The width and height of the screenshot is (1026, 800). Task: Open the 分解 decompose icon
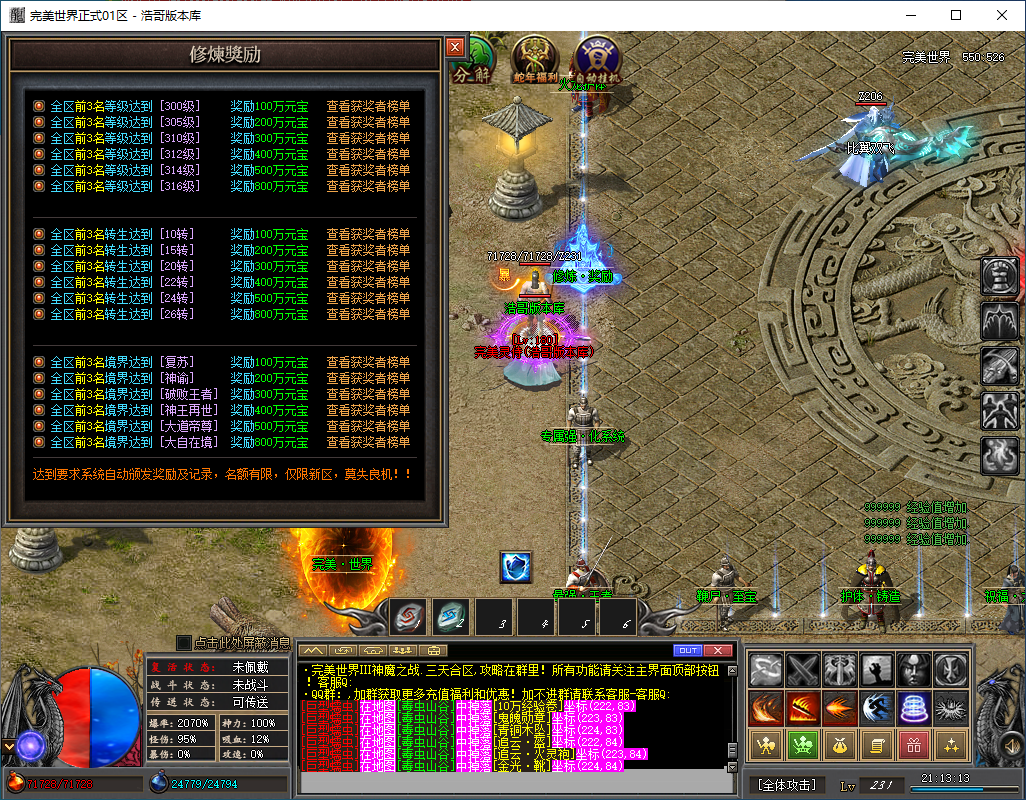click(474, 60)
